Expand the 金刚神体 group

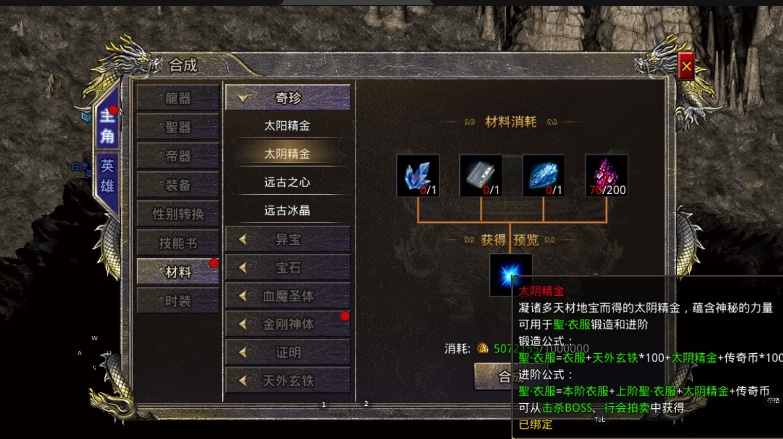pos(287,324)
